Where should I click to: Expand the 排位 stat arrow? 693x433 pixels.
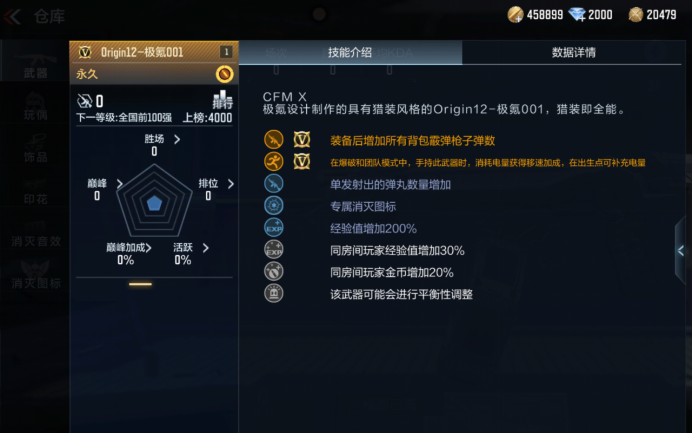(x=231, y=184)
